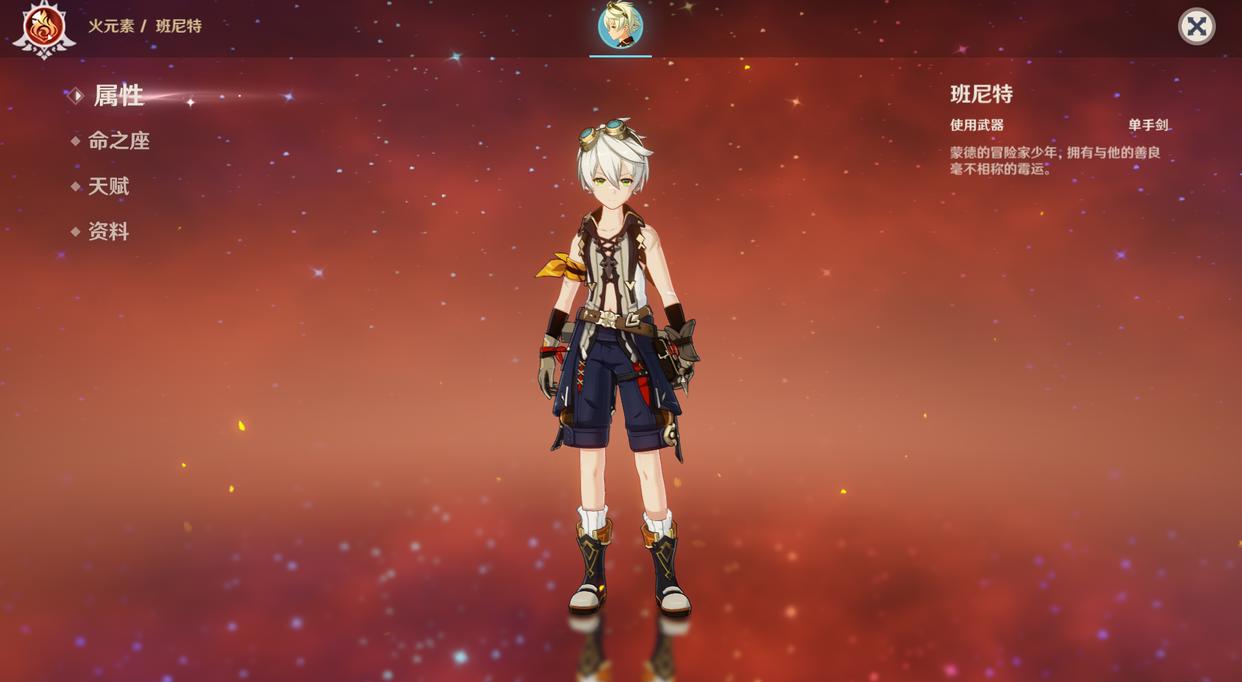This screenshot has height=682, width=1242.
Task: Show the 资料 (Profile) tab
Action: click(108, 231)
